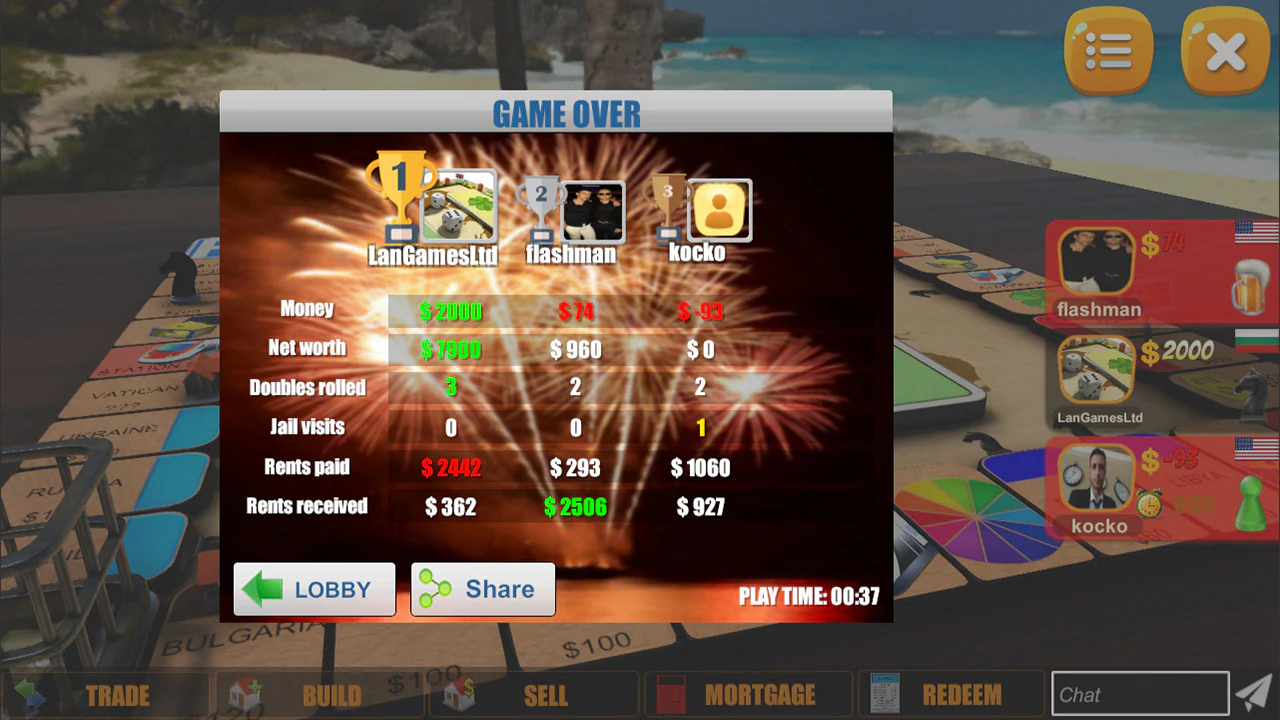Open the Sell tool icon

pos(459,694)
